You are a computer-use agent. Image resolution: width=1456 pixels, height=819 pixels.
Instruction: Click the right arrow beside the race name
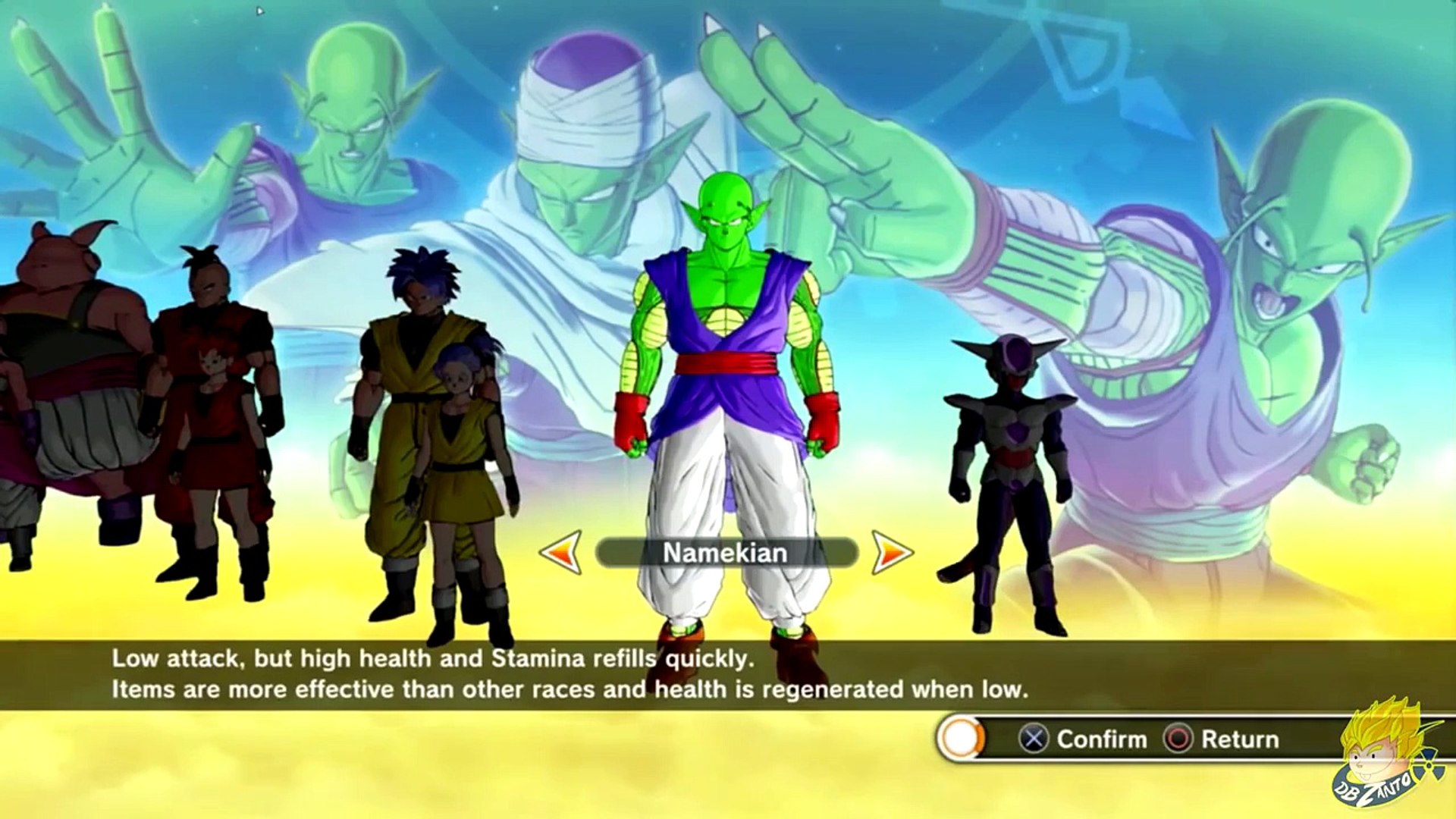coord(892,552)
